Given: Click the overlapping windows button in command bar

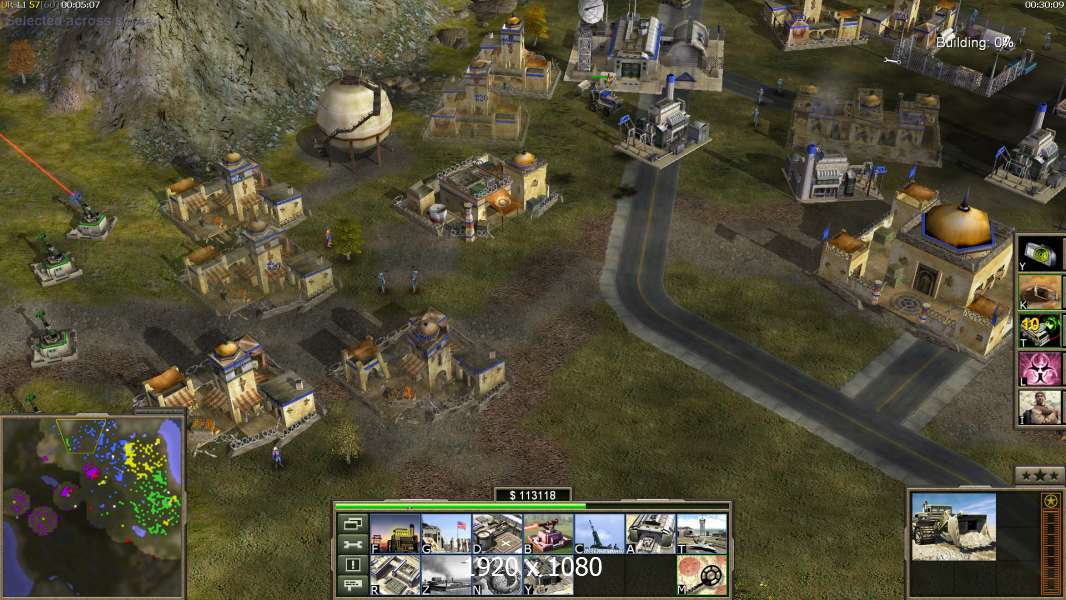Looking at the screenshot, I should pos(352,523).
